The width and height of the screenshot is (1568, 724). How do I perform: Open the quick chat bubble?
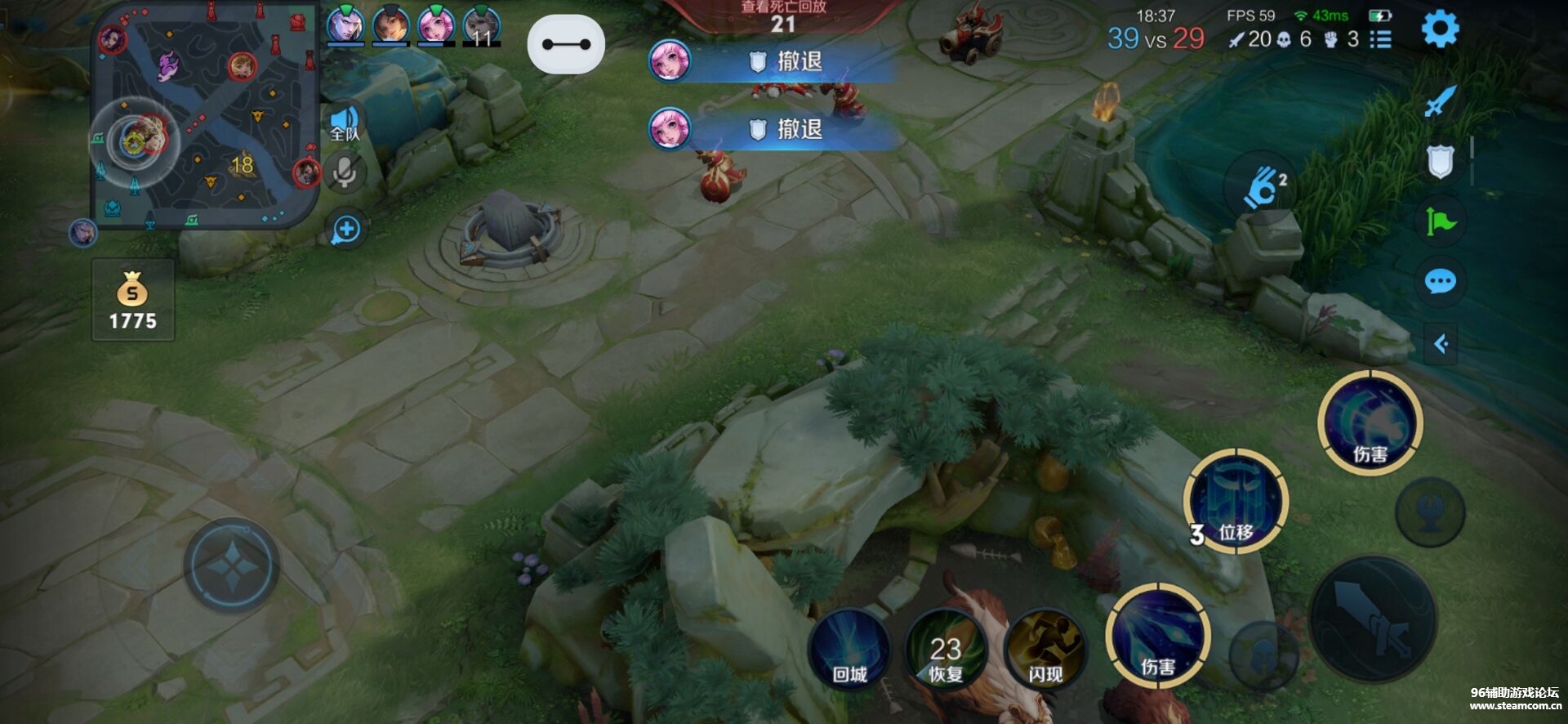(x=1440, y=282)
